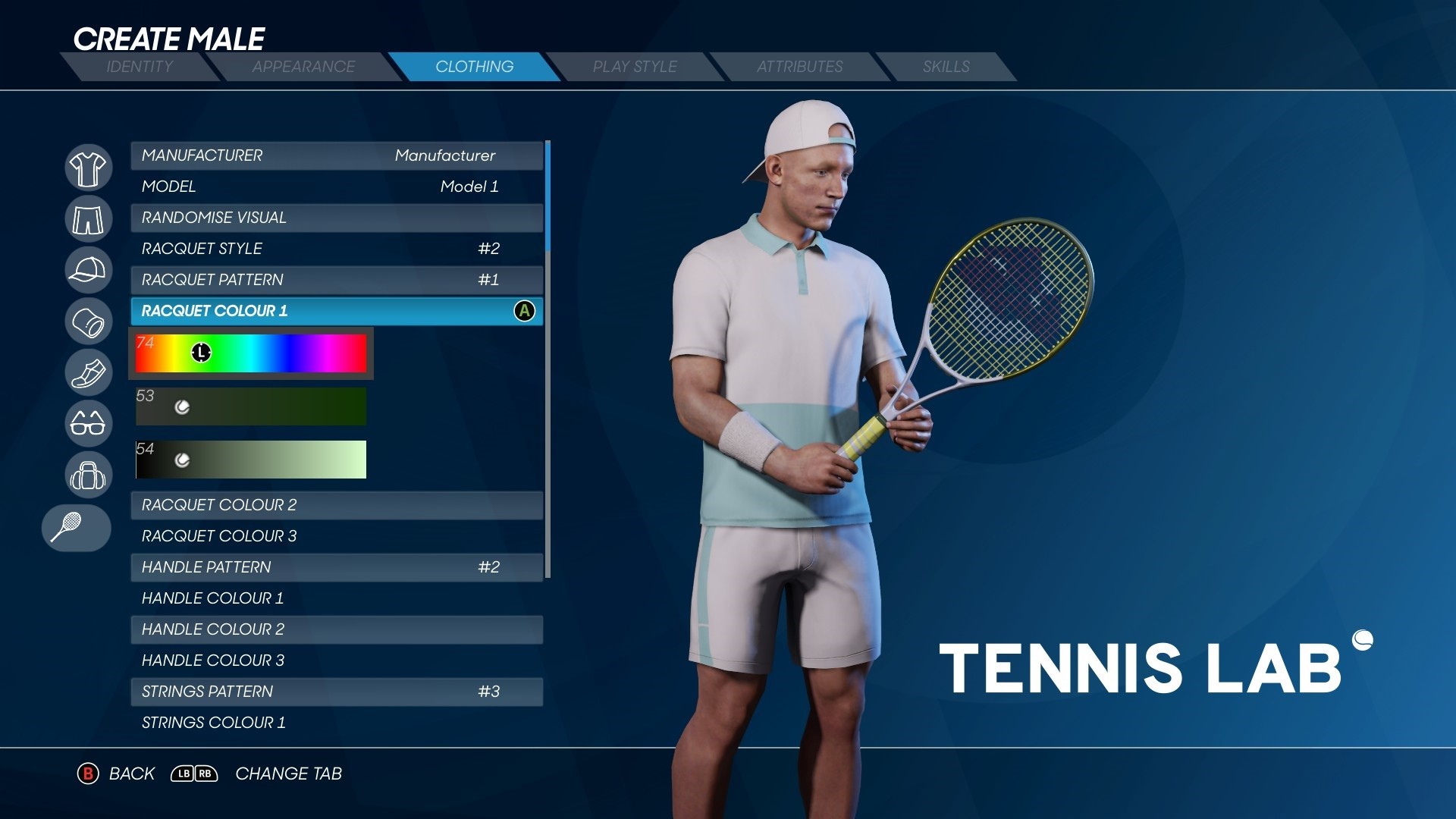
Task: Open the shorts clothing category
Action: point(88,219)
